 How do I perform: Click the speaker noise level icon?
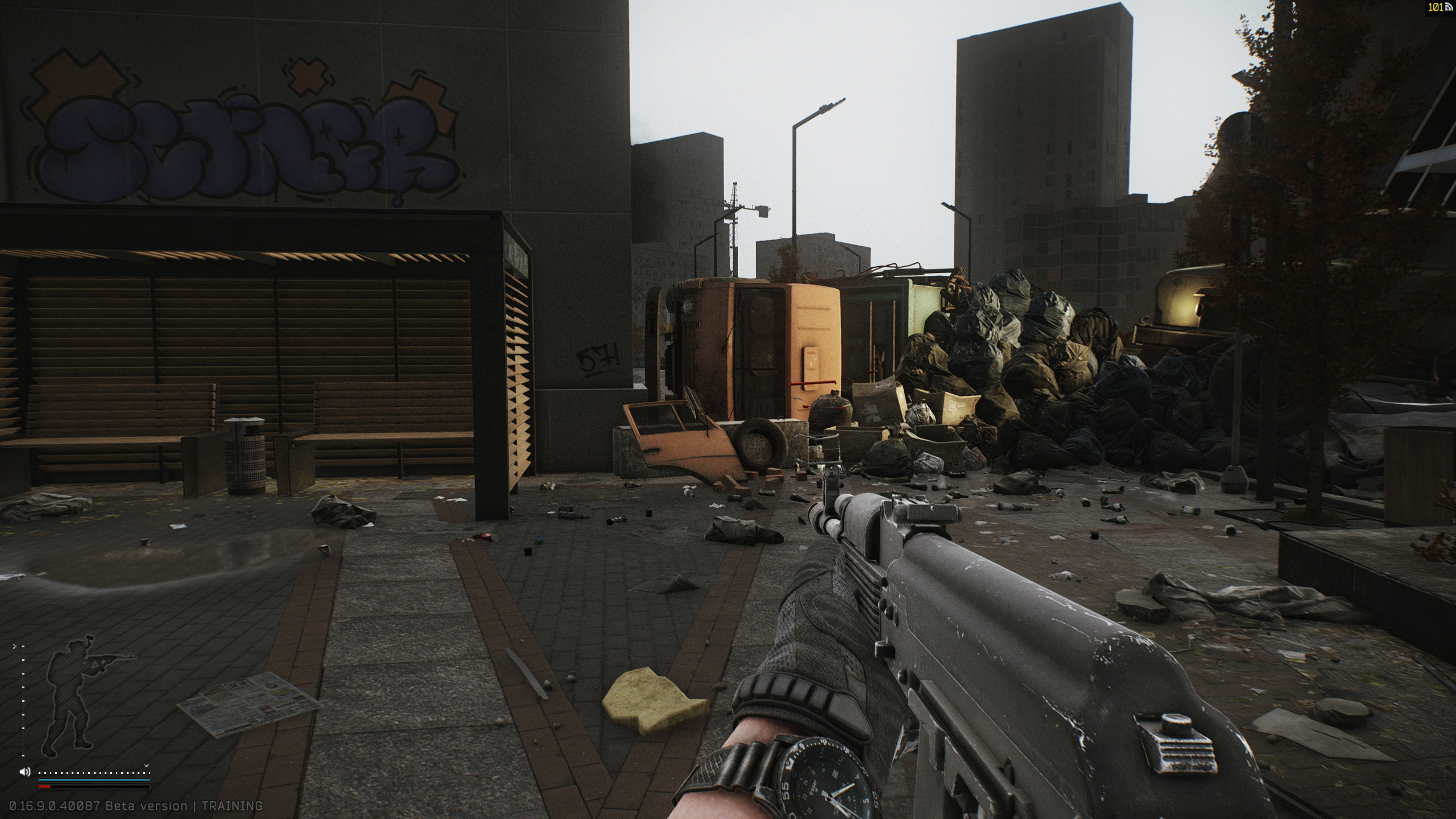25,772
